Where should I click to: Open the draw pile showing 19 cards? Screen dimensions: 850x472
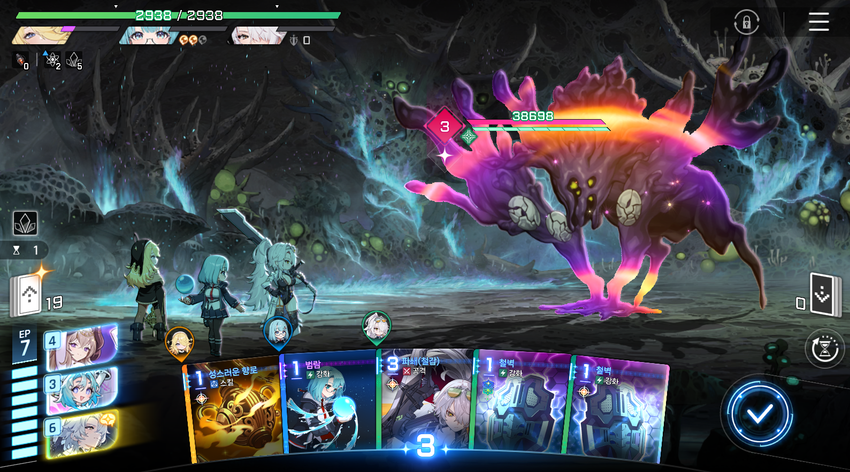coord(27,297)
